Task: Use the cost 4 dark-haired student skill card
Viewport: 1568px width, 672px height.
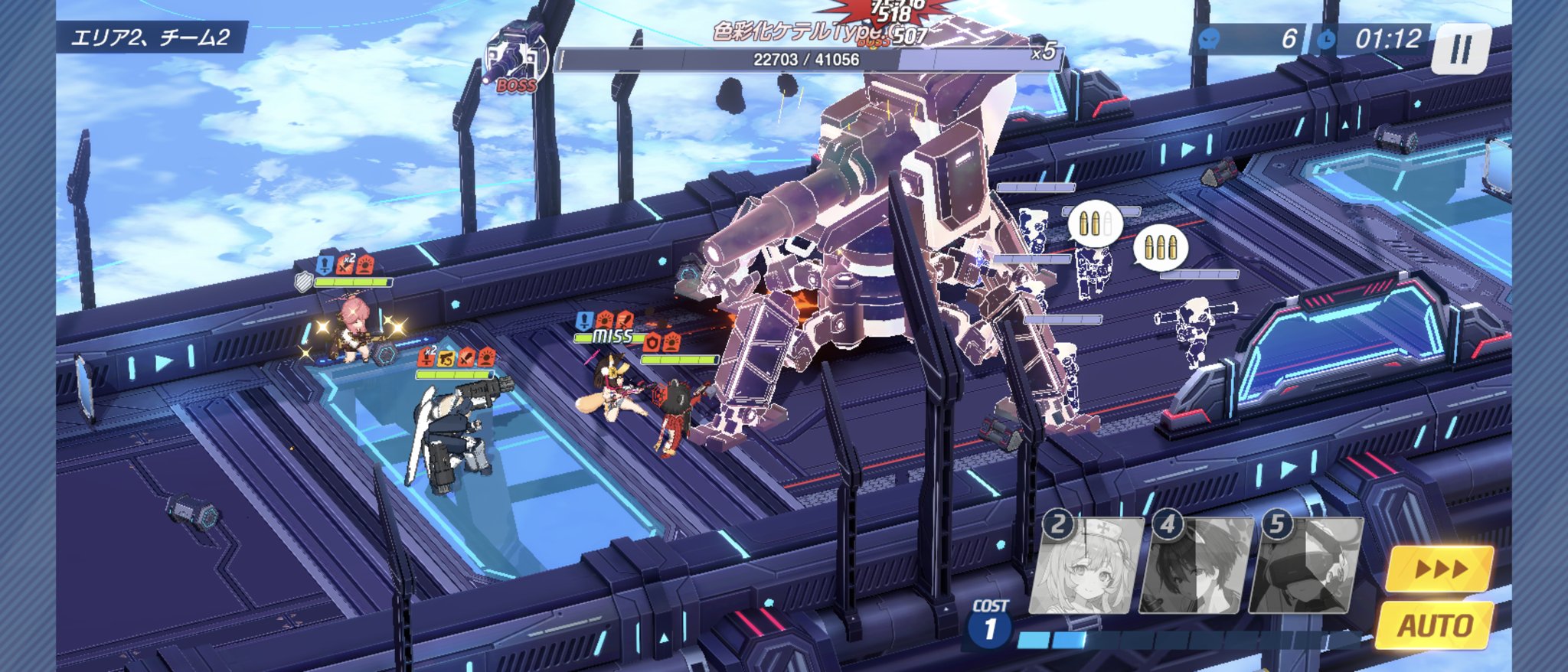Action: [x=1196, y=568]
